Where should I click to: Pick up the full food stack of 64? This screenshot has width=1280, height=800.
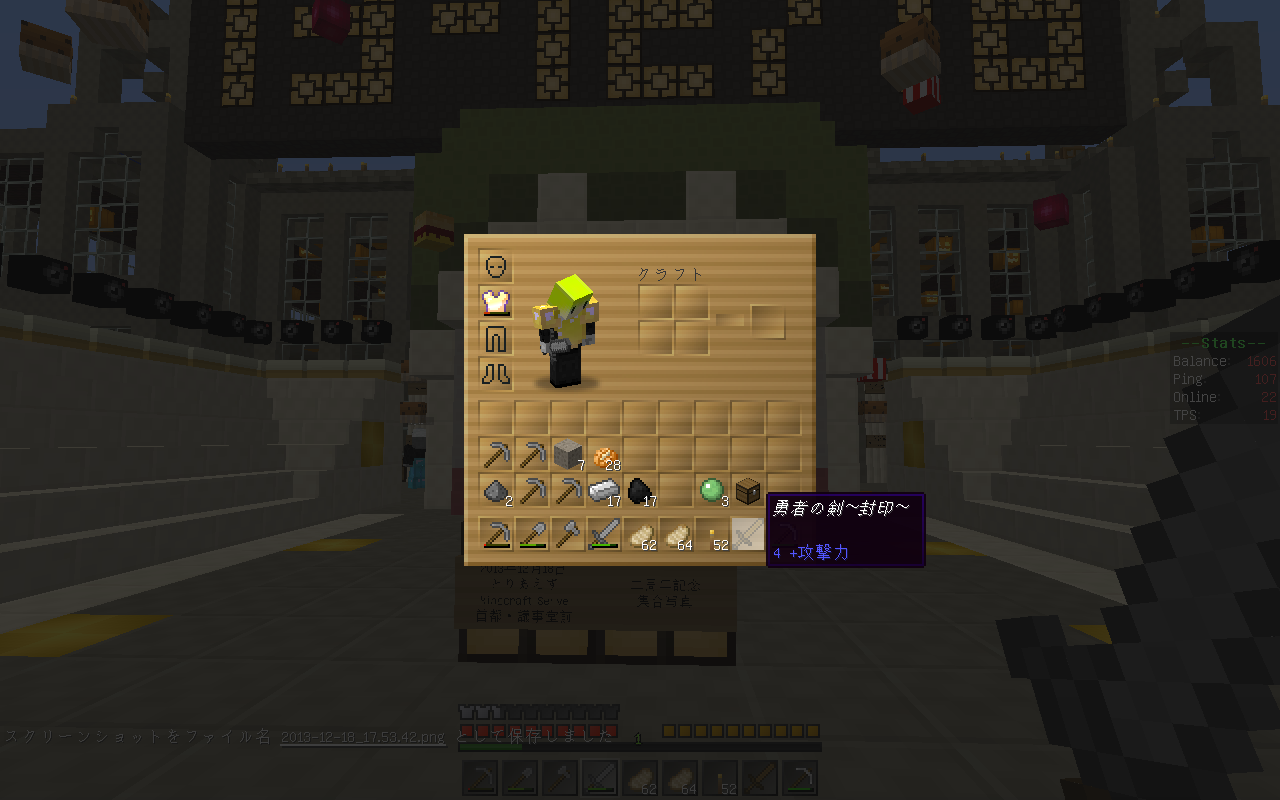coord(676,535)
